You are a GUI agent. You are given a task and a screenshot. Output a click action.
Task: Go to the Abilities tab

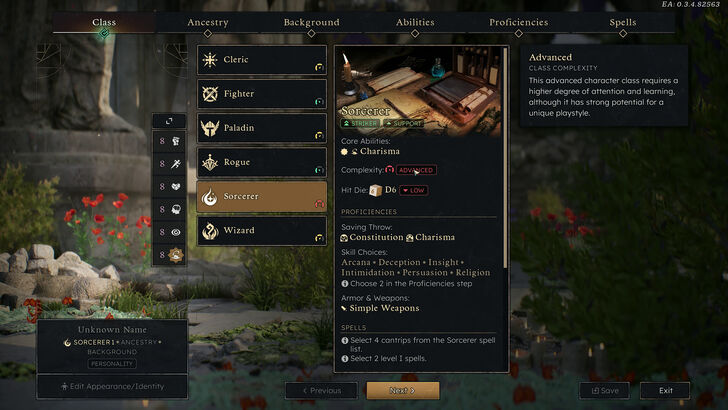point(415,22)
